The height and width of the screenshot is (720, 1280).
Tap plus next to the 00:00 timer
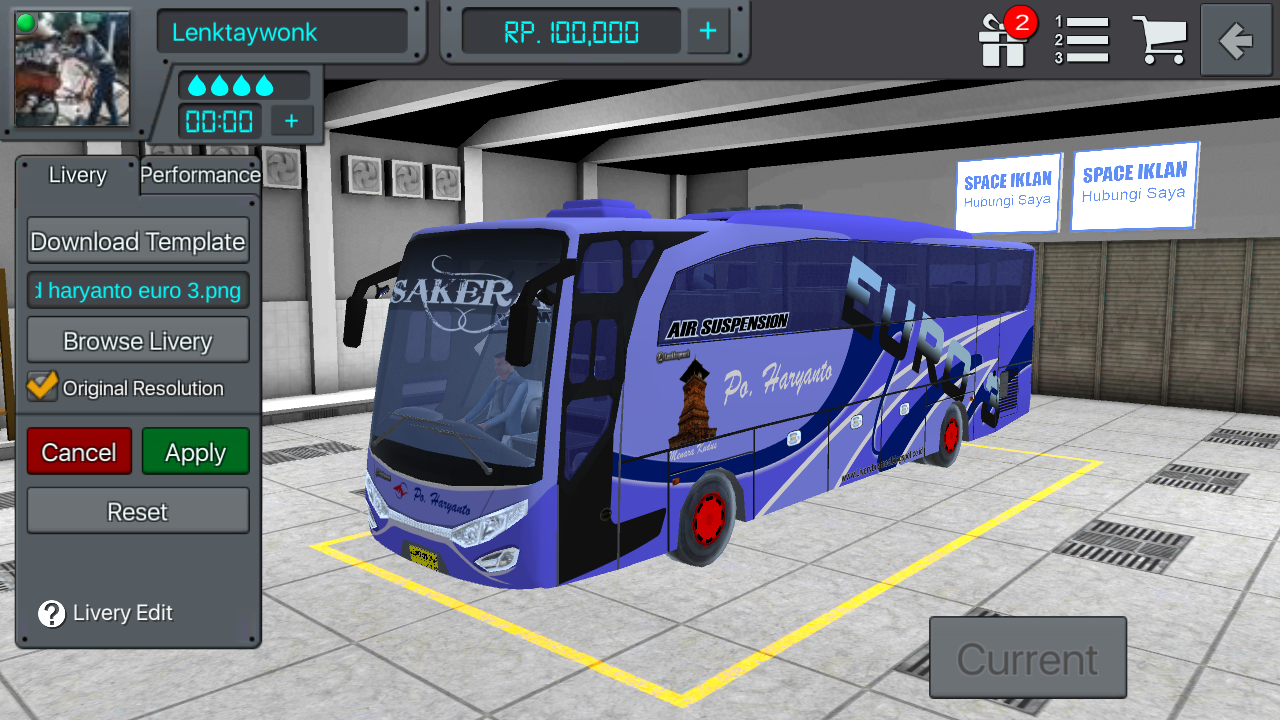291,121
